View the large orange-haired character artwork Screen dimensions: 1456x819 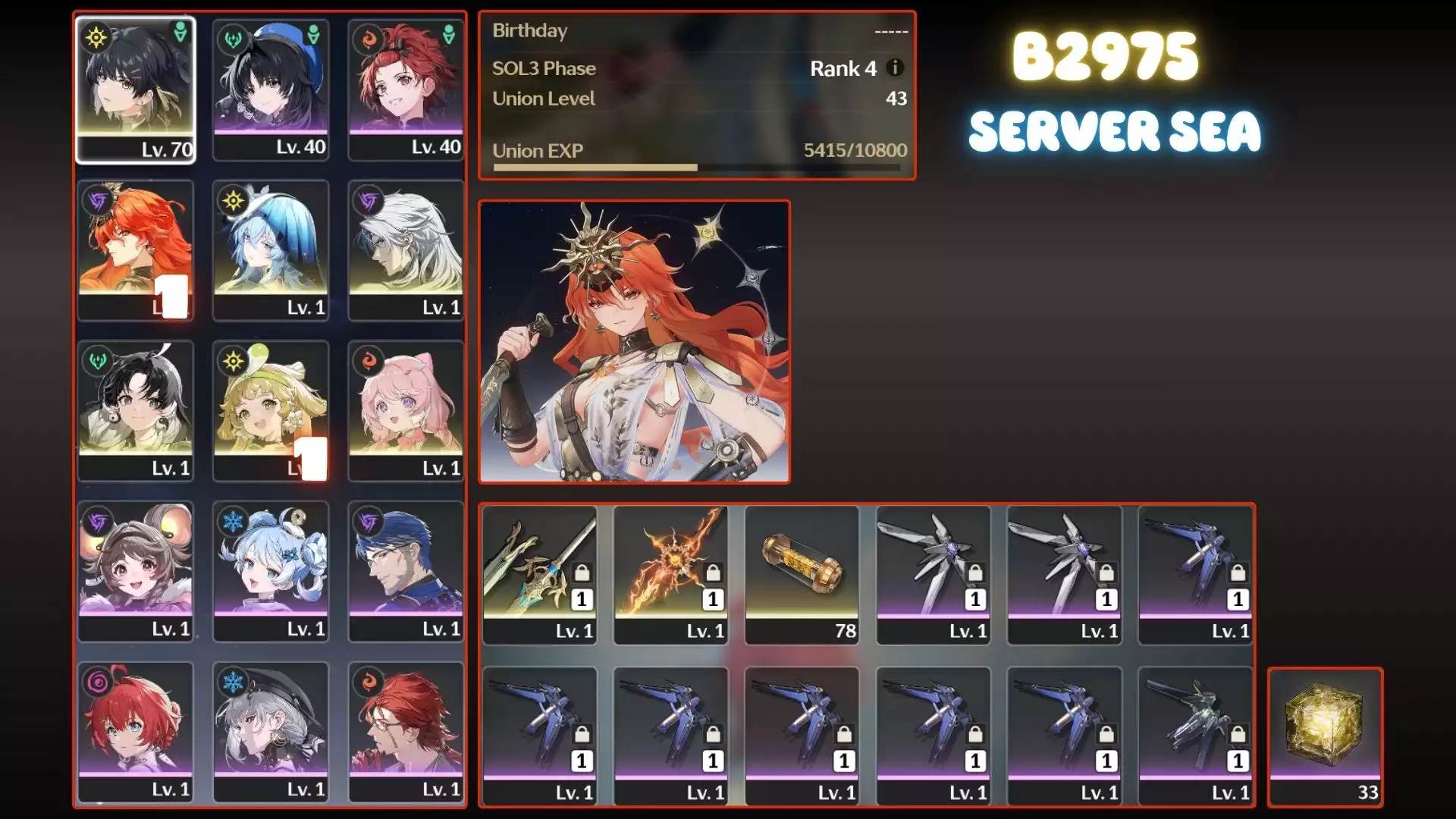click(x=634, y=341)
